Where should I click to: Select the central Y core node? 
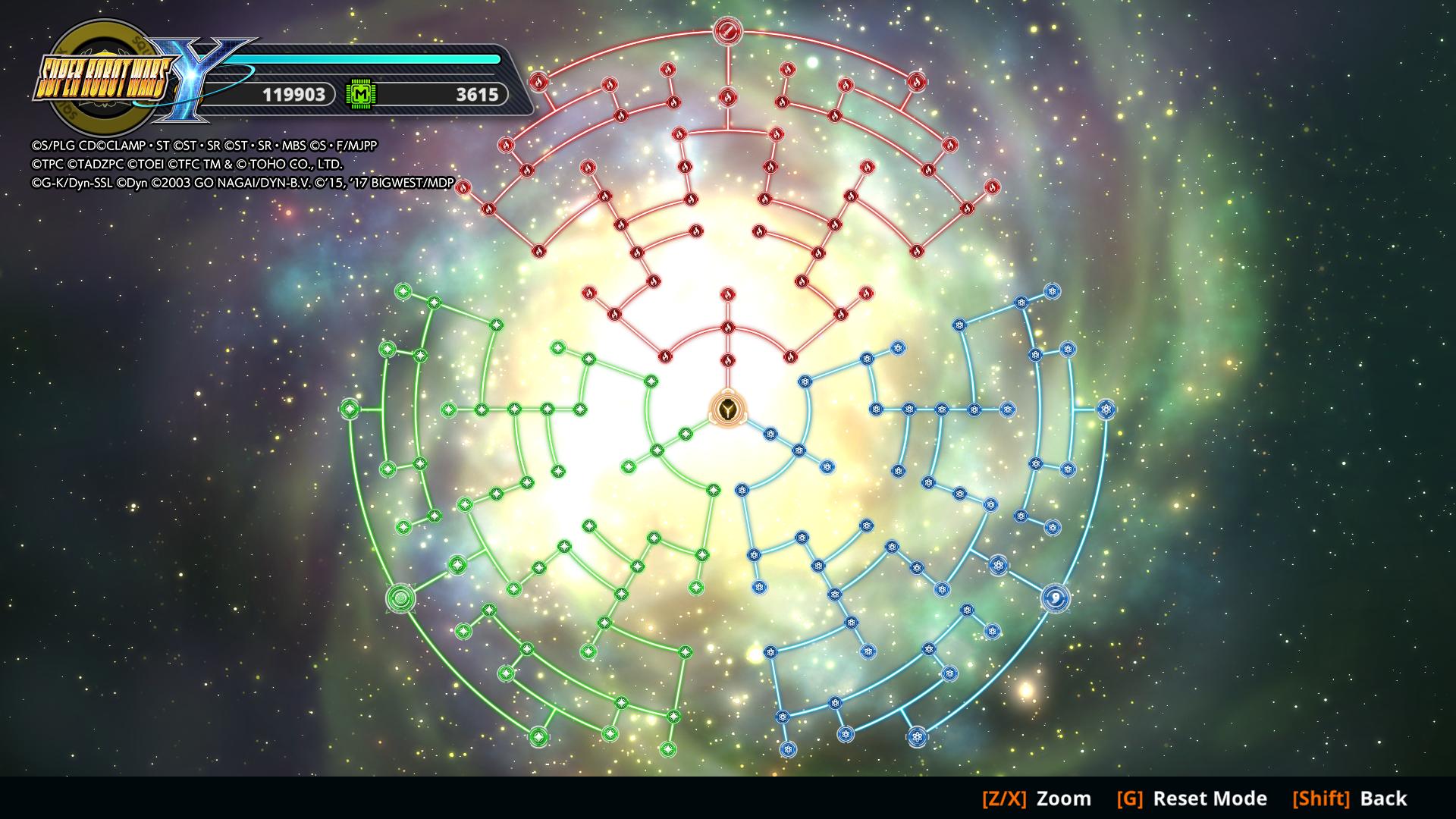[728, 409]
